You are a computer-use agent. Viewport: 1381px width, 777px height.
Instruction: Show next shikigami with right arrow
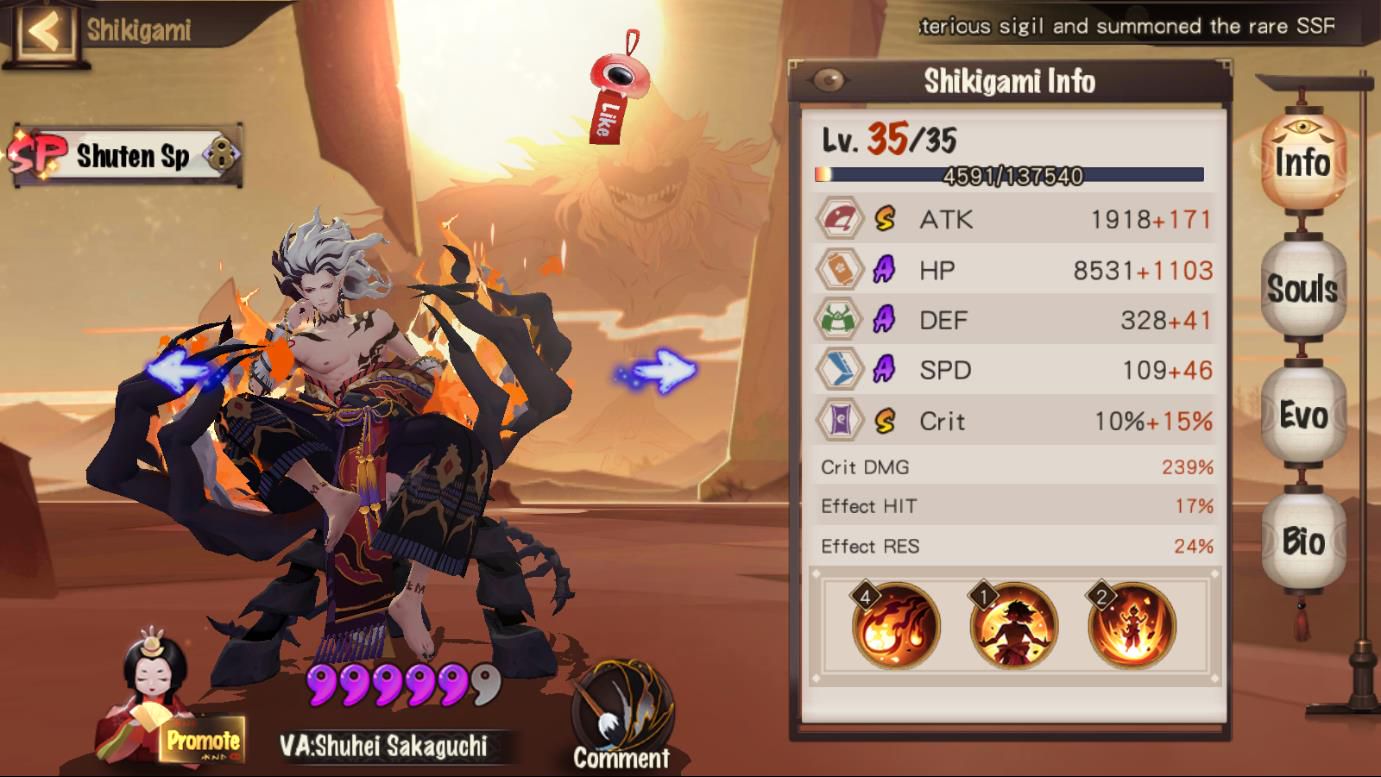click(x=659, y=371)
